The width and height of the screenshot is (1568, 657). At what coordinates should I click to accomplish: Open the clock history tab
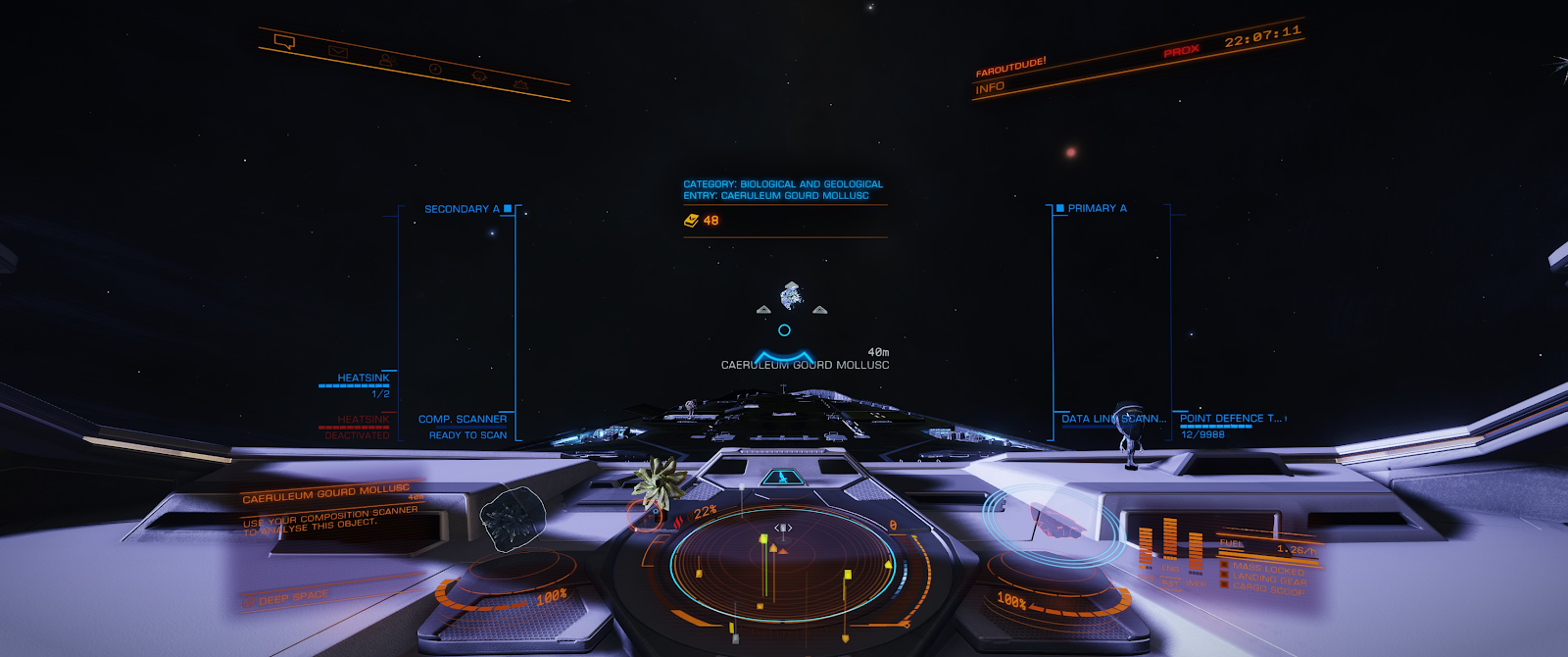pos(435,70)
